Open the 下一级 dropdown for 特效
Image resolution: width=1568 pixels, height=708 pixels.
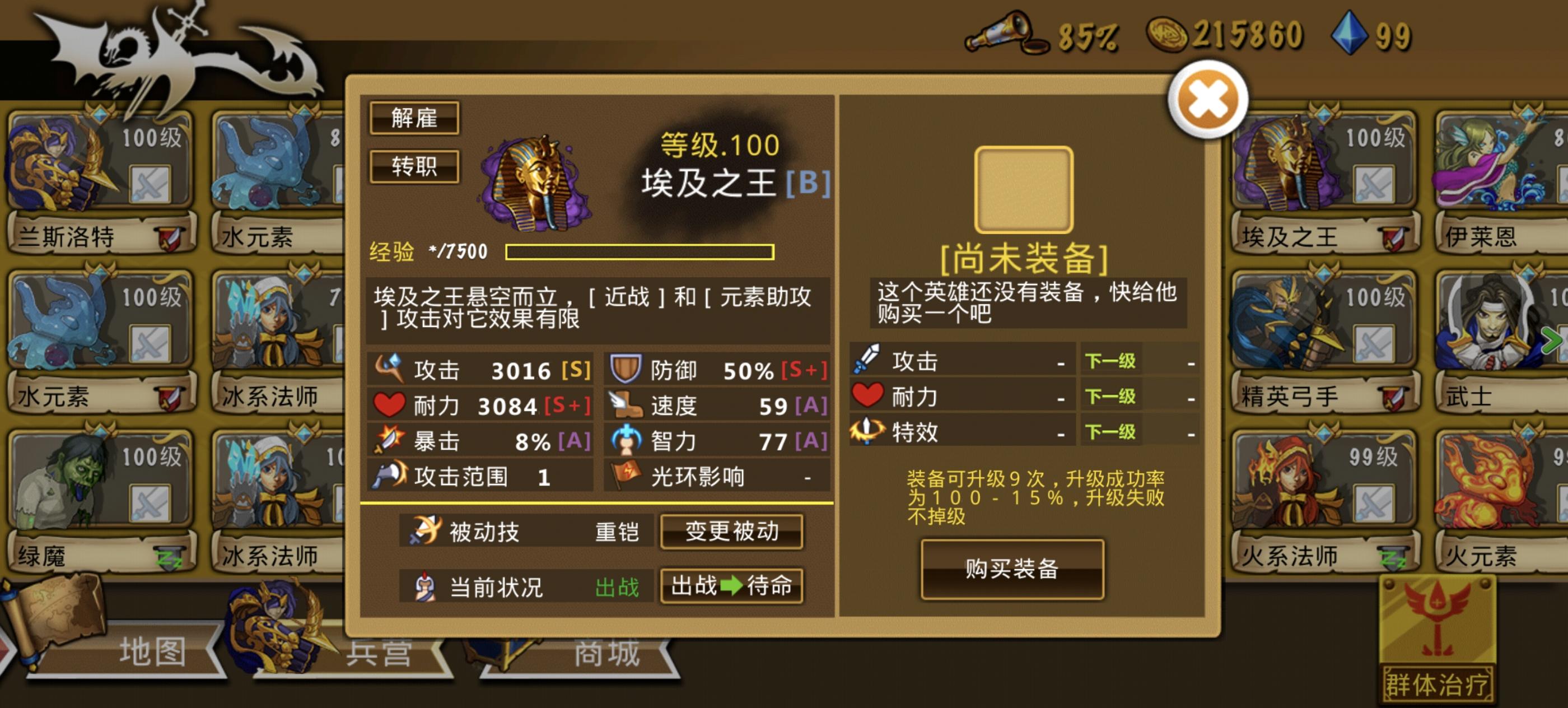[1110, 433]
